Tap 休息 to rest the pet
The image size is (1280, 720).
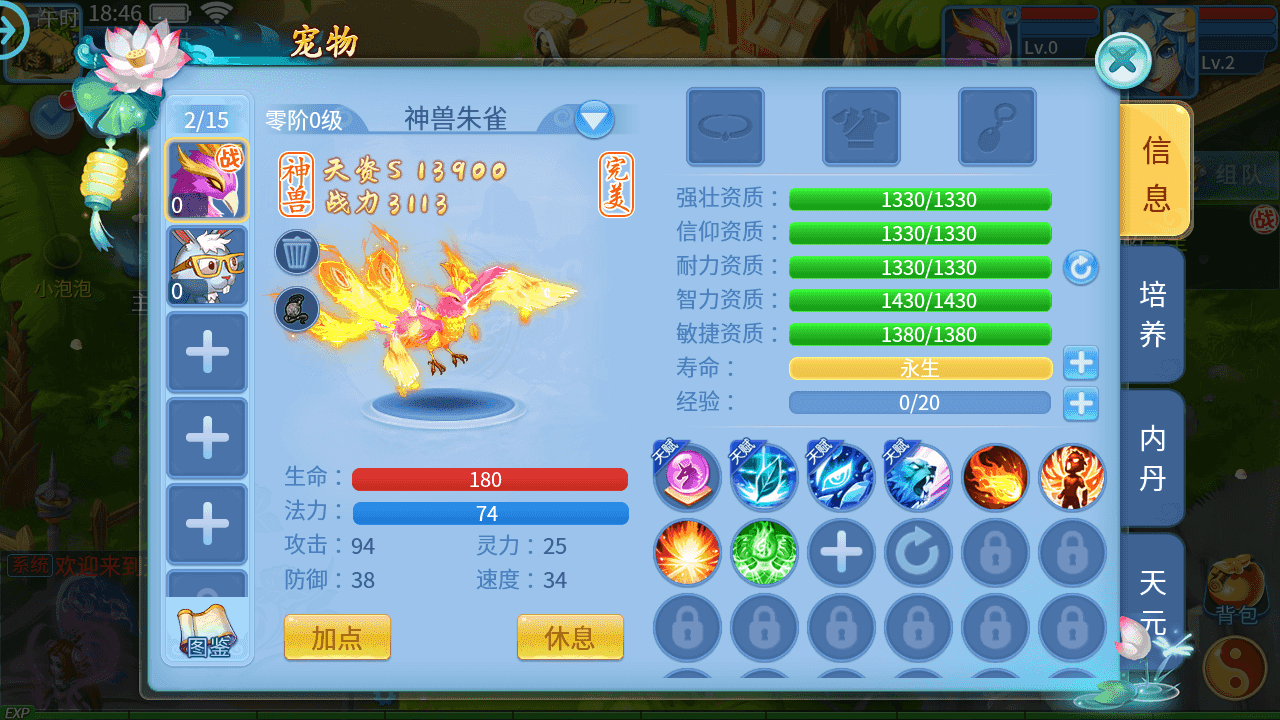tap(570, 637)
